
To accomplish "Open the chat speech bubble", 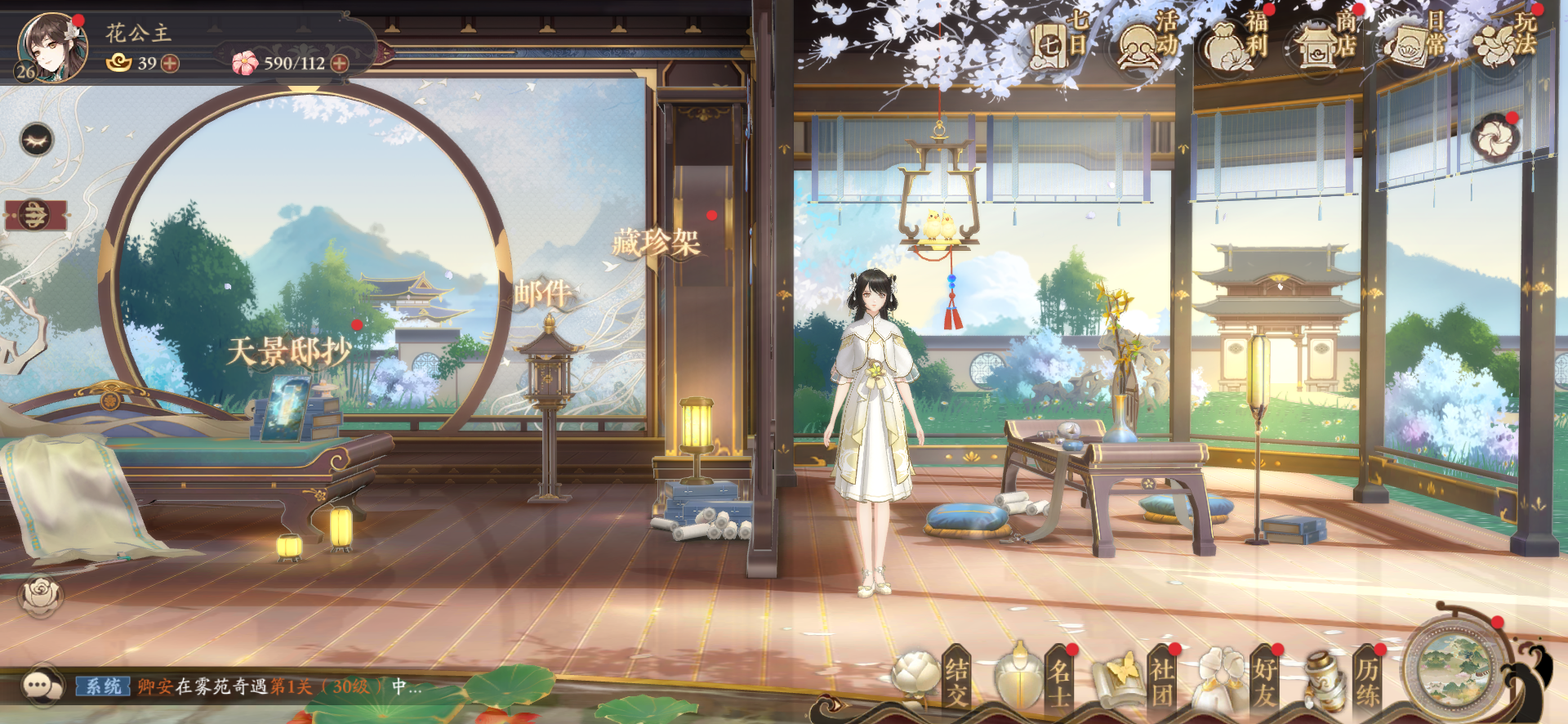I will [x=40, y=686].
